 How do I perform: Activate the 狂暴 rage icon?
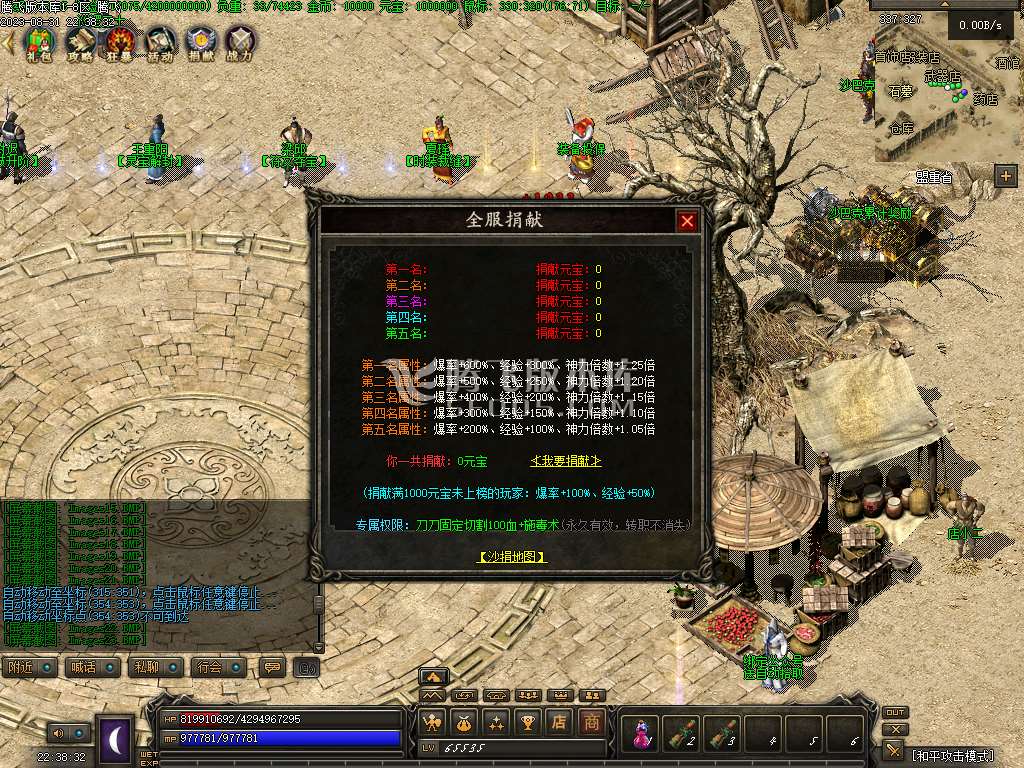point(121,41)
